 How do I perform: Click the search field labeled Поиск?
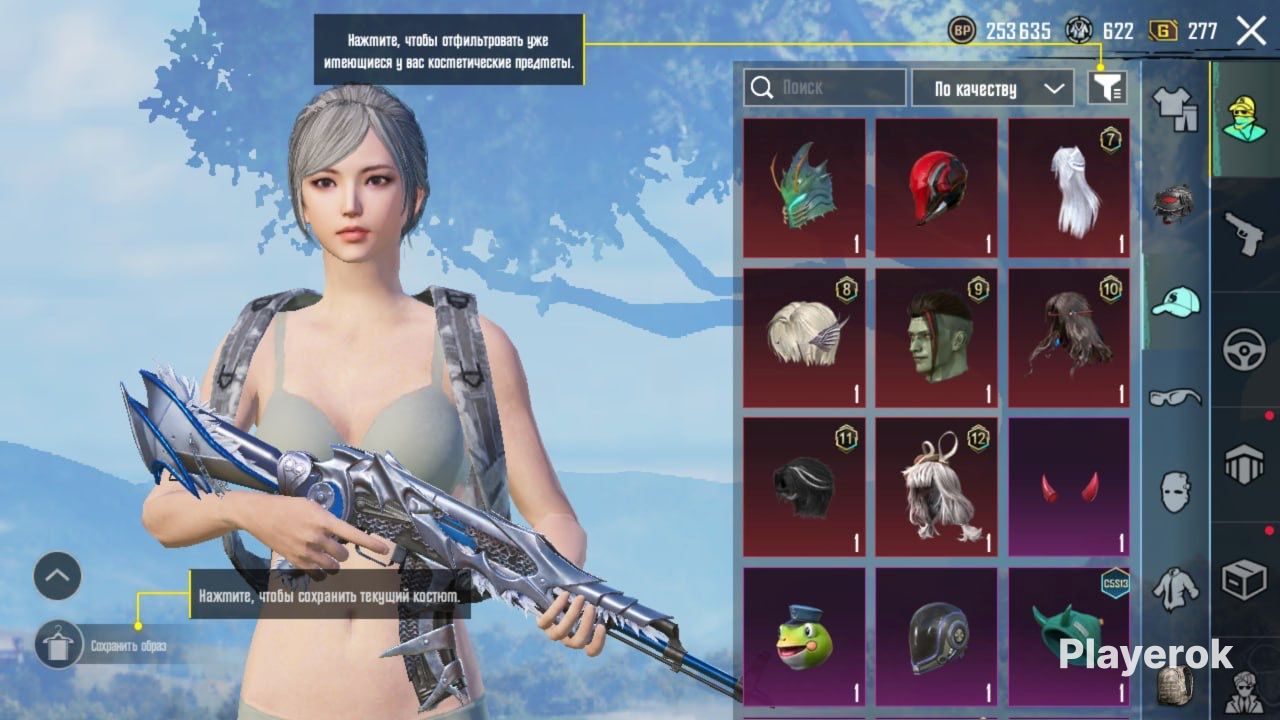click(x=825, y=88)
